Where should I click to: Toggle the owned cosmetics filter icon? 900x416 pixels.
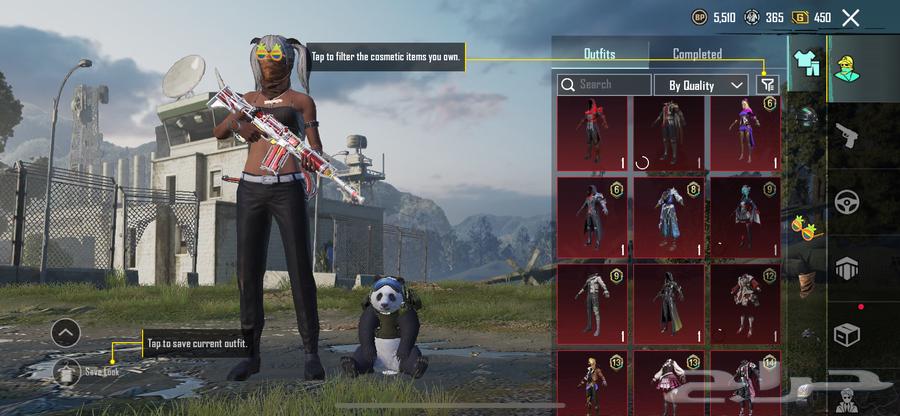(x=767, y=85)
